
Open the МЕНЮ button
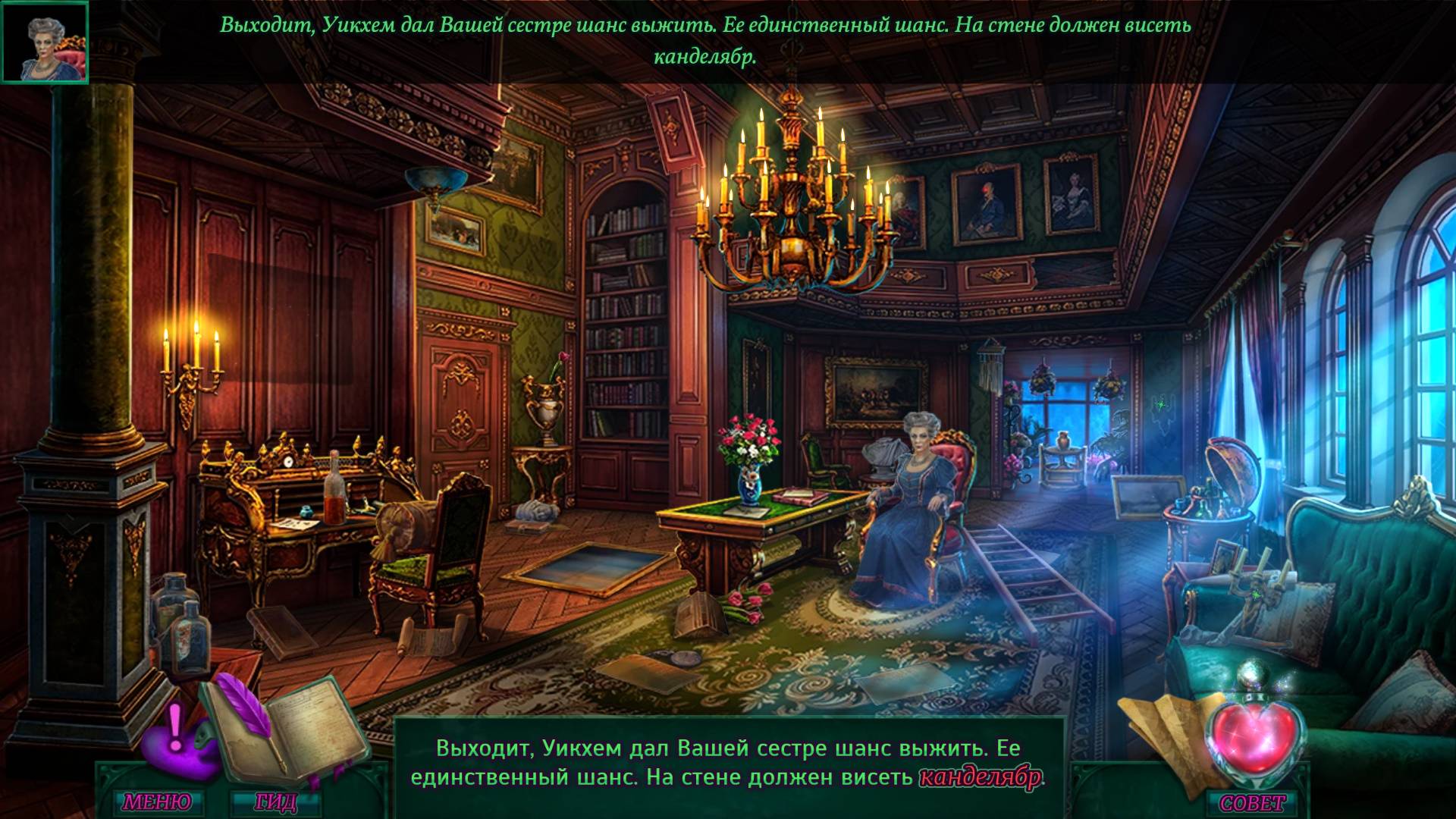[x=157, y=802]
